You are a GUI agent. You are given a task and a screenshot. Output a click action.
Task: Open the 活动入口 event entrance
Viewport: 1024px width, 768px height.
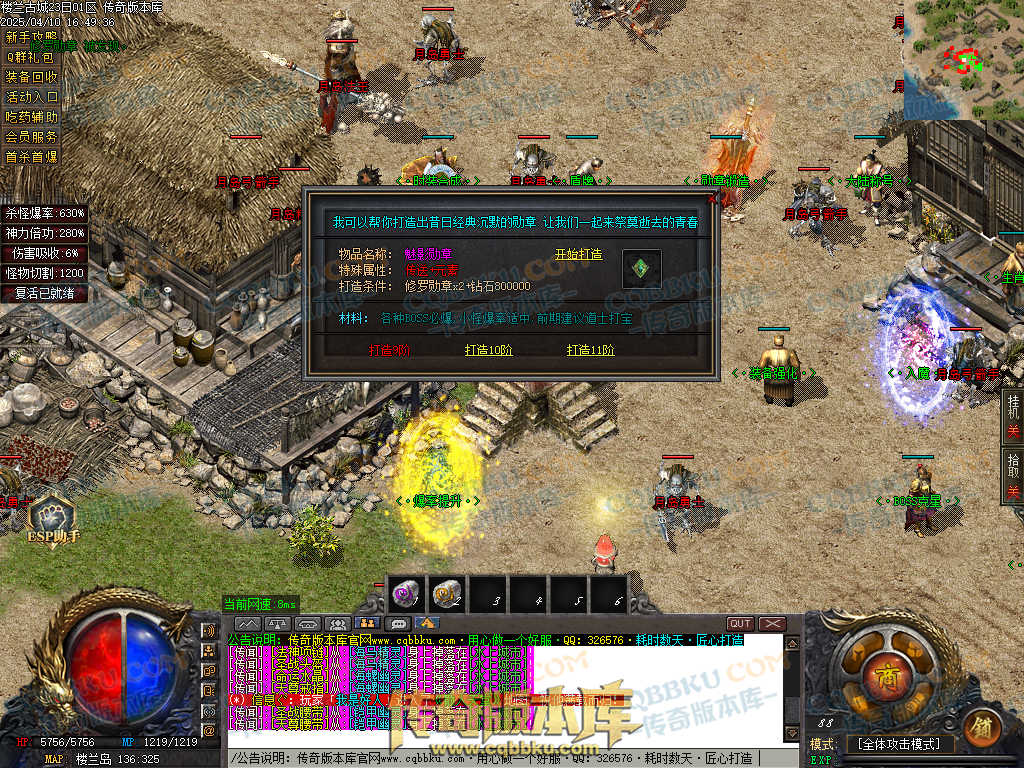[x=32, y=97]
